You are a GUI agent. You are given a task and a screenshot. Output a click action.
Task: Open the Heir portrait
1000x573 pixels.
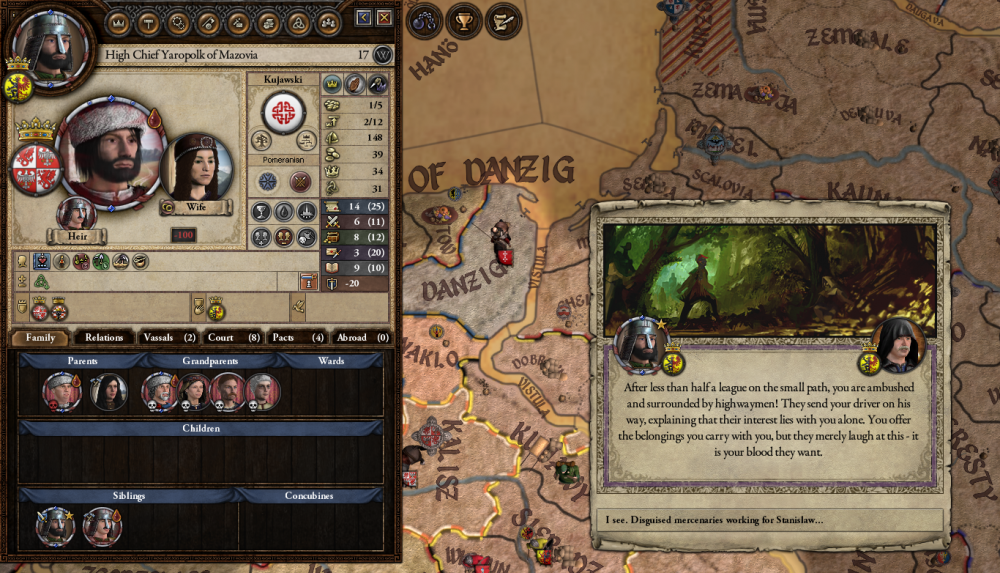point(76,215)
